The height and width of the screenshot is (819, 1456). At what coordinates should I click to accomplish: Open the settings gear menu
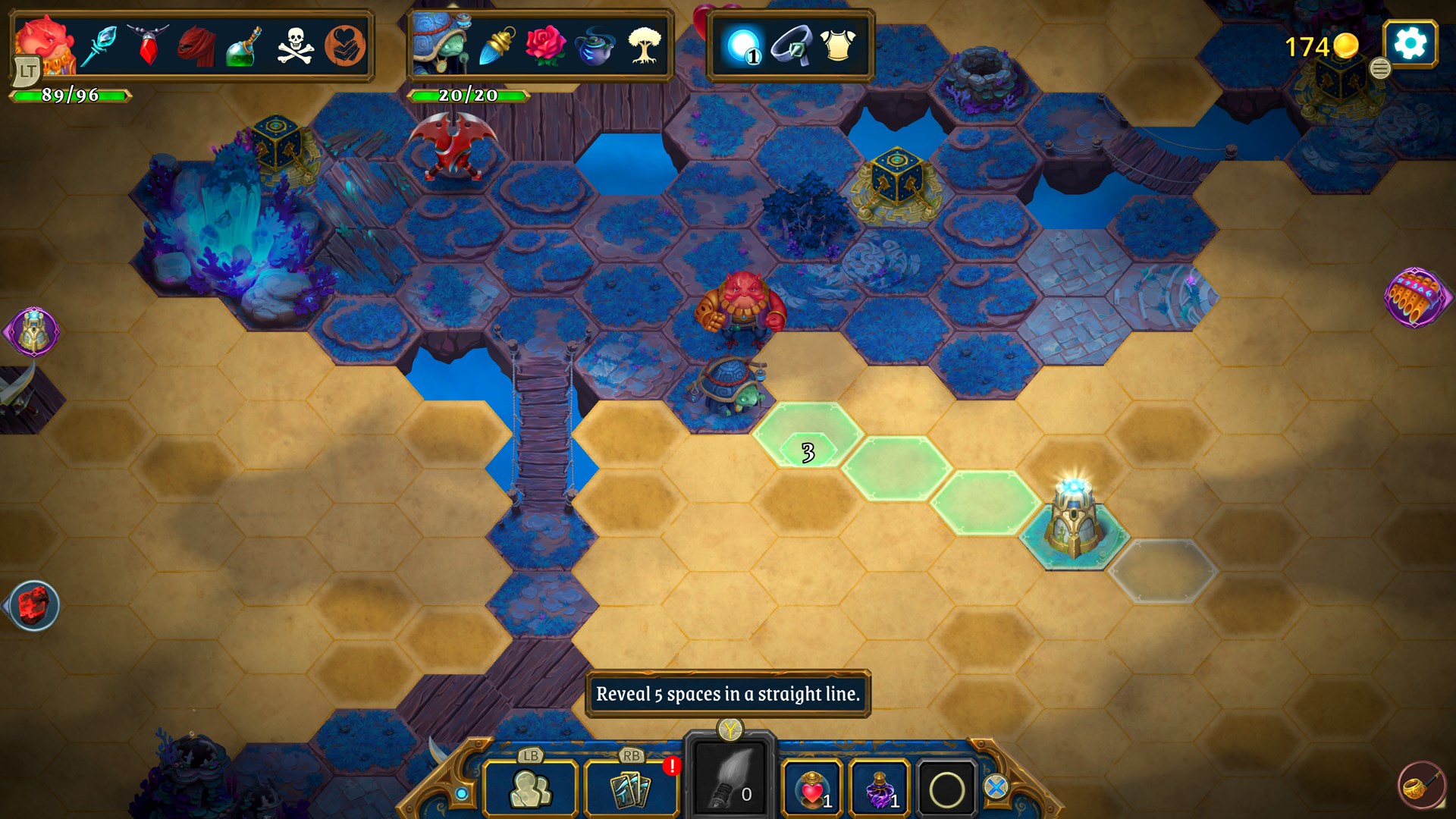click(x=1410, y=43)
